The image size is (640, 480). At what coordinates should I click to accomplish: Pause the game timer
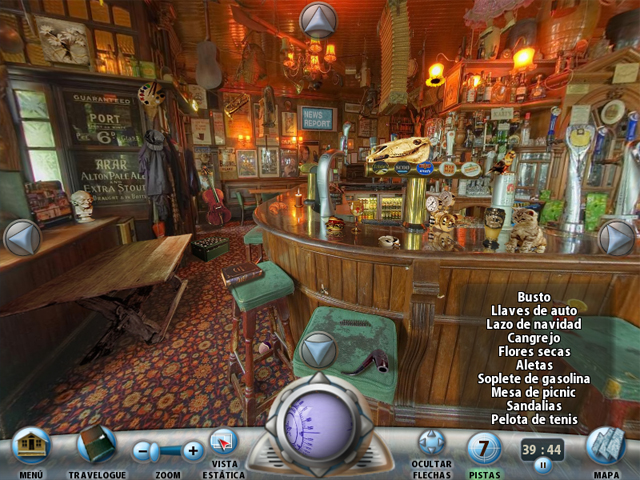coord(543,465)
